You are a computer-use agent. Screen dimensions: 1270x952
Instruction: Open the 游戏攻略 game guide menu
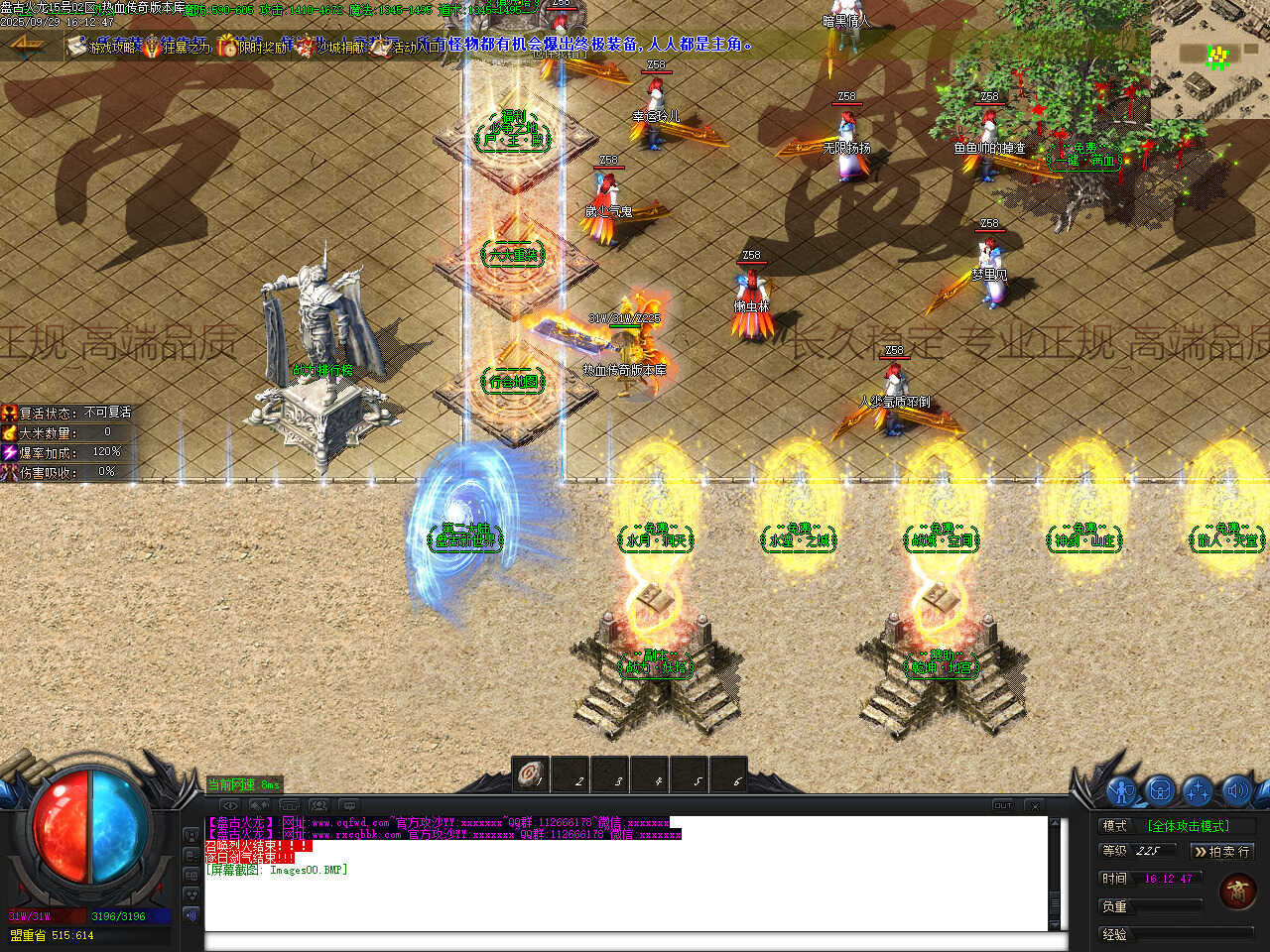pos(104,47)
